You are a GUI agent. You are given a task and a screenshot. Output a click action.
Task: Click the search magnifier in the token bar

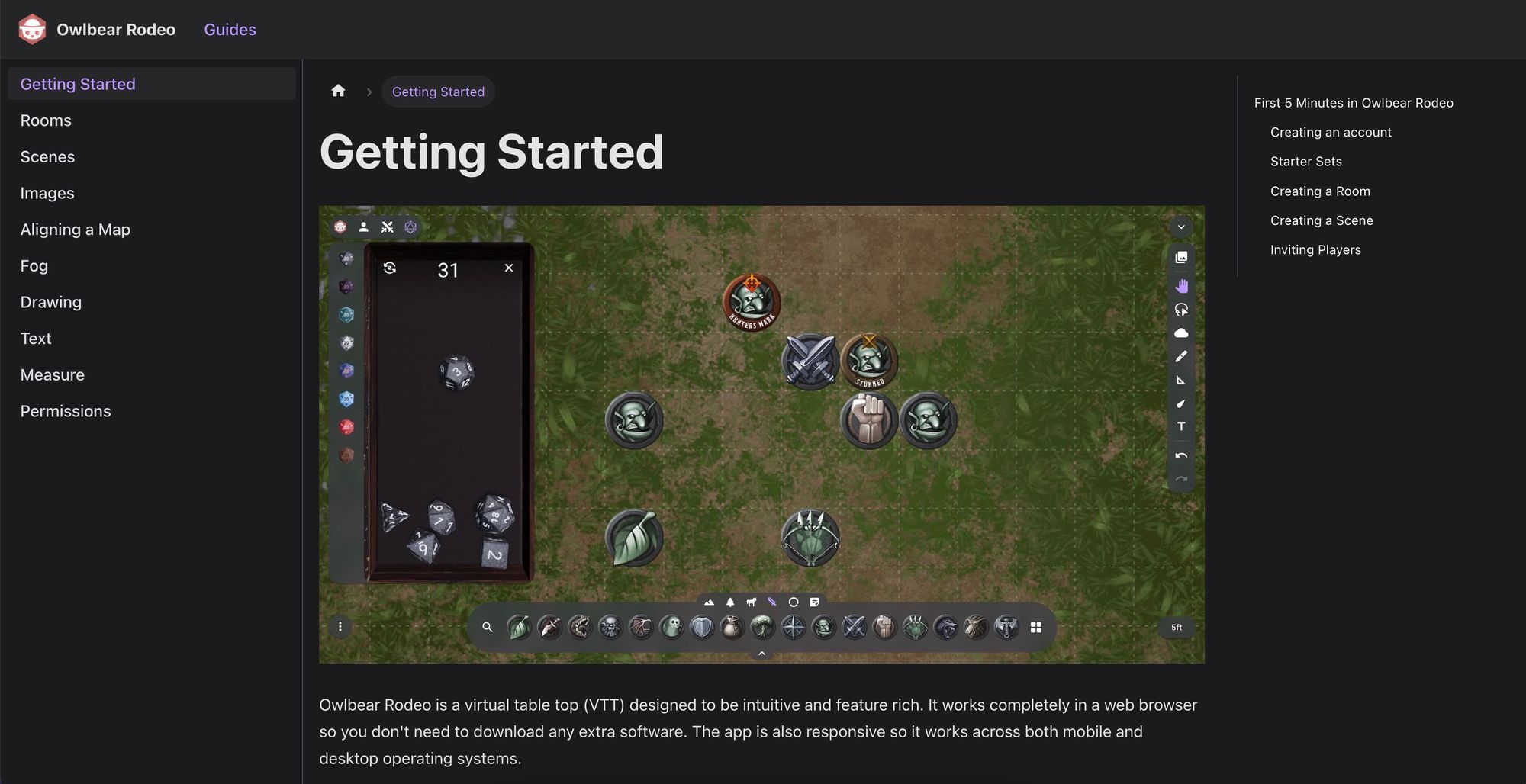coord(488,627)
